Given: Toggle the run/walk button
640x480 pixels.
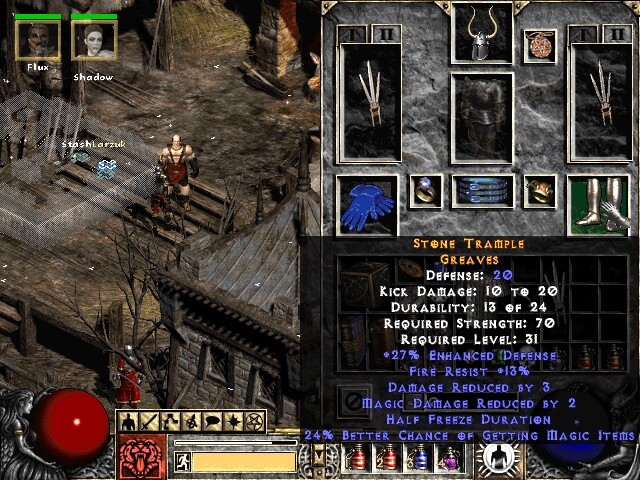Looking at the screenshot, I should tap(183, 461).
